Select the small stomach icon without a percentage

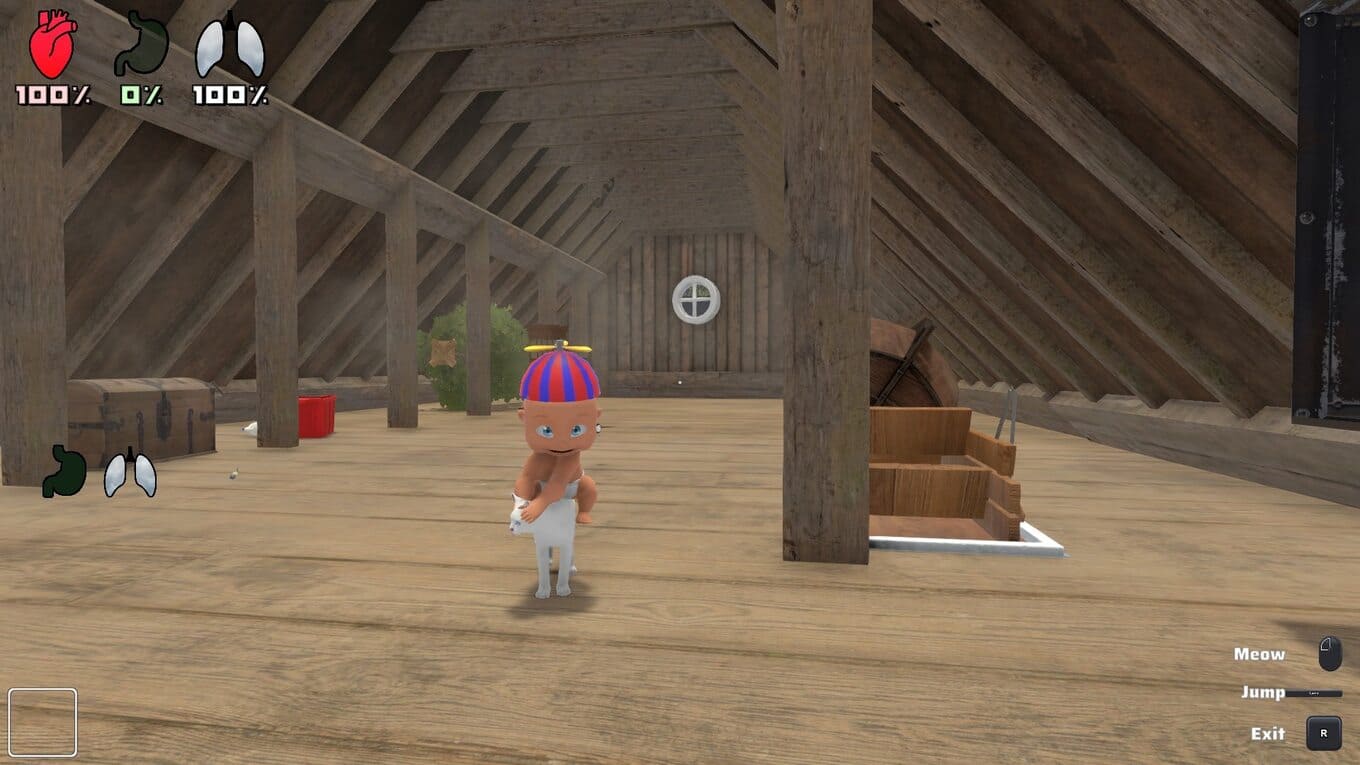(x=64, y=472)
